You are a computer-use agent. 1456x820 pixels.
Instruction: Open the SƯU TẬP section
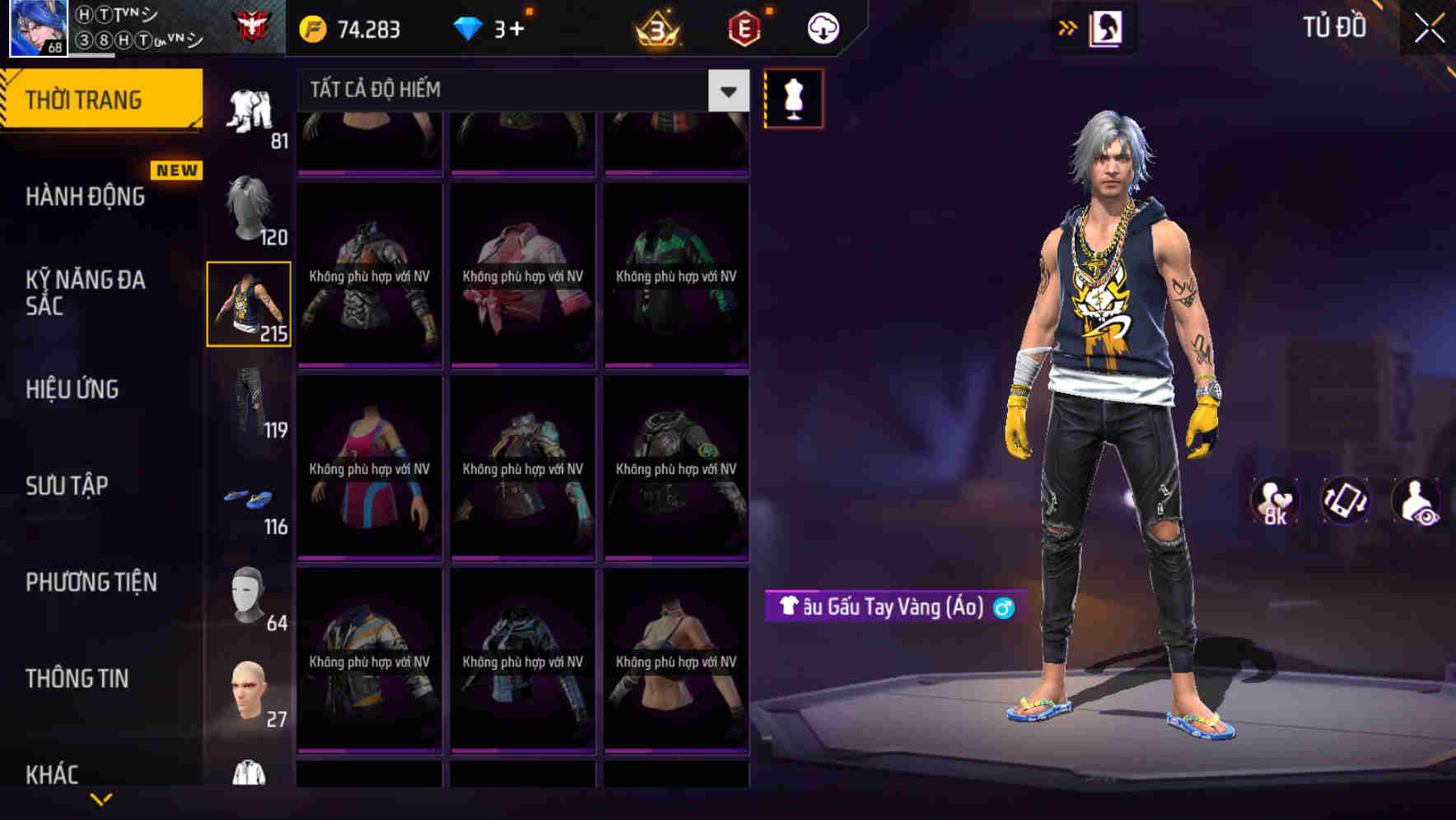pos(65,486)
